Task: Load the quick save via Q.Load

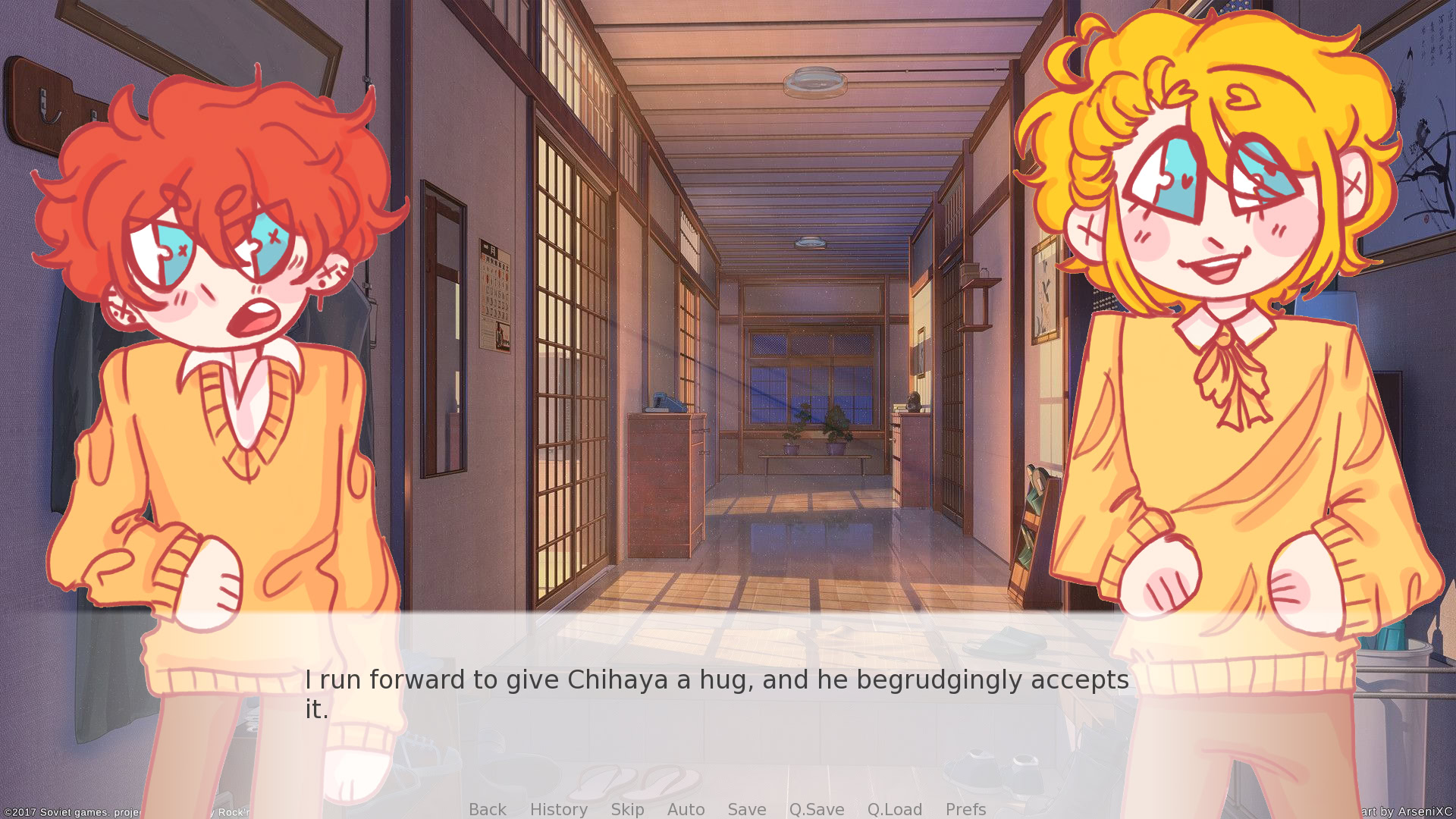Action: click(895, 810)
